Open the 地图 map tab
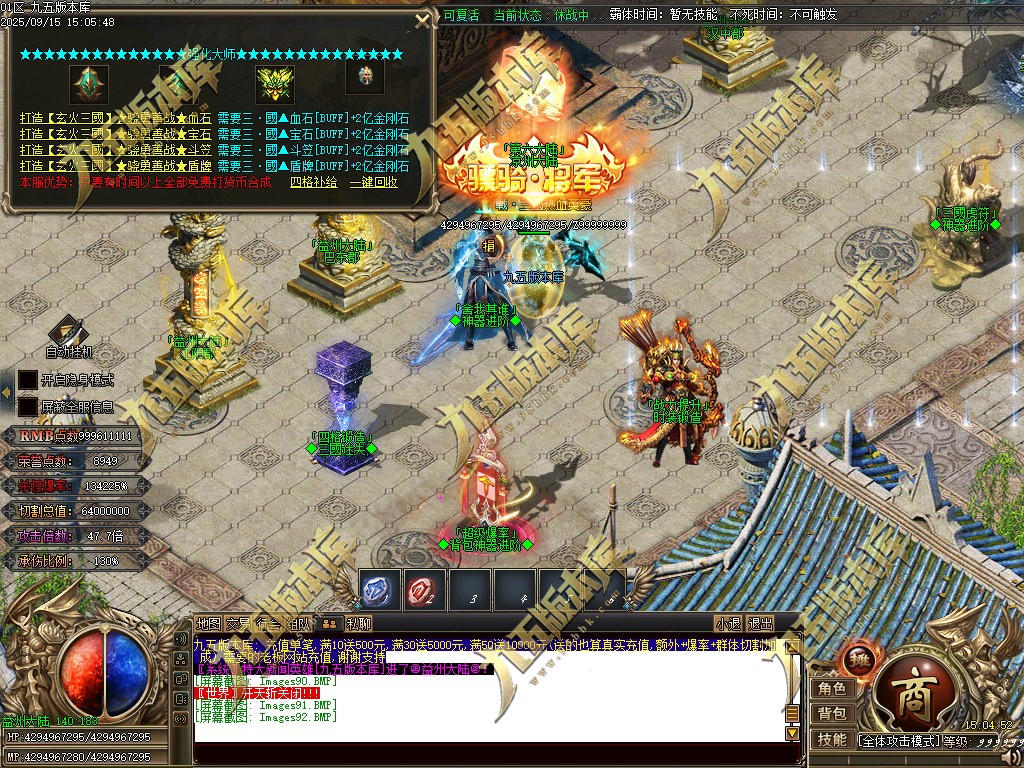The height and width of the screenshot is (768, 1024). coord(208,623)
